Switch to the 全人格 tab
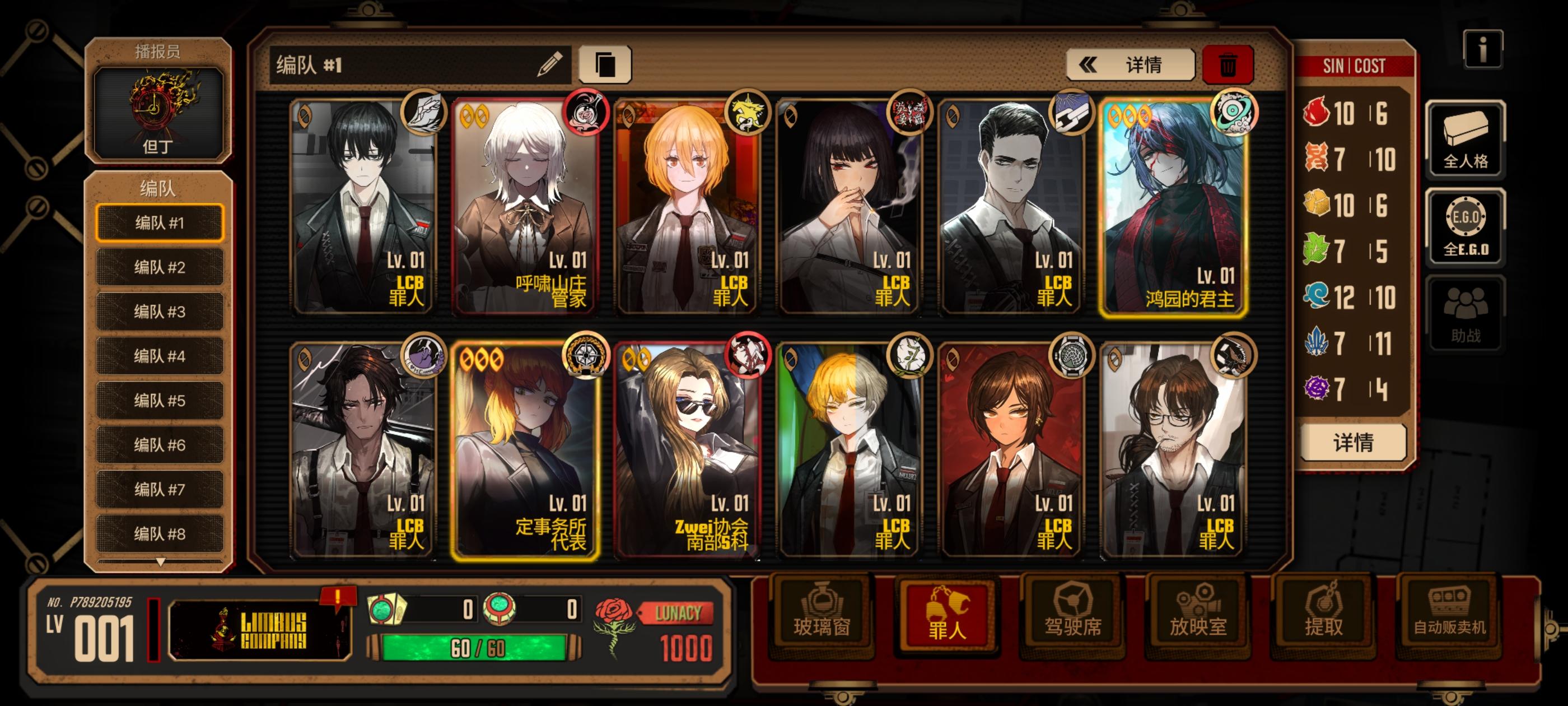 (1466, 138)
